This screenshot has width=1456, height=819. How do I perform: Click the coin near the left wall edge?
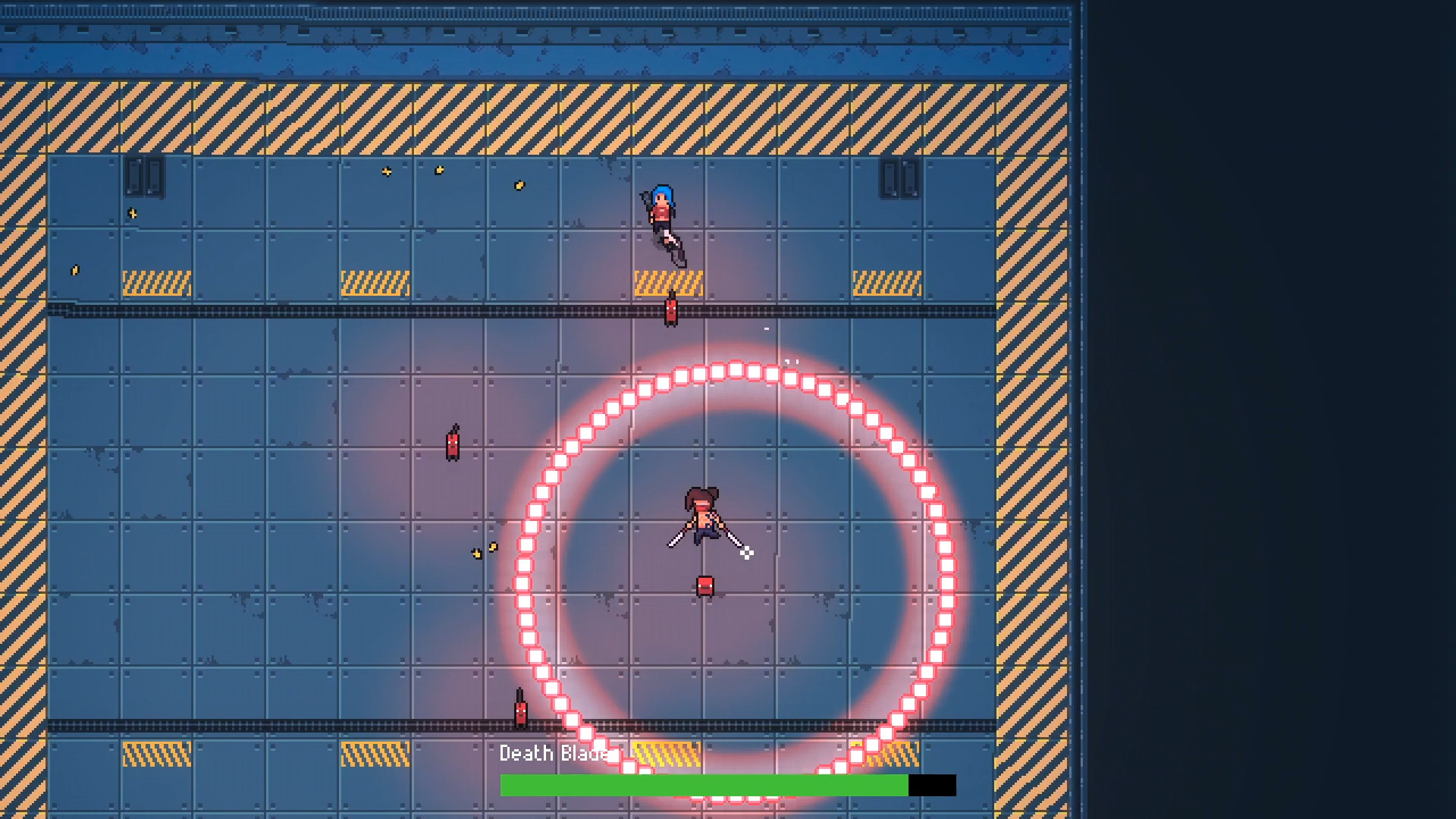pyautogui.click(x=76, y=269)
